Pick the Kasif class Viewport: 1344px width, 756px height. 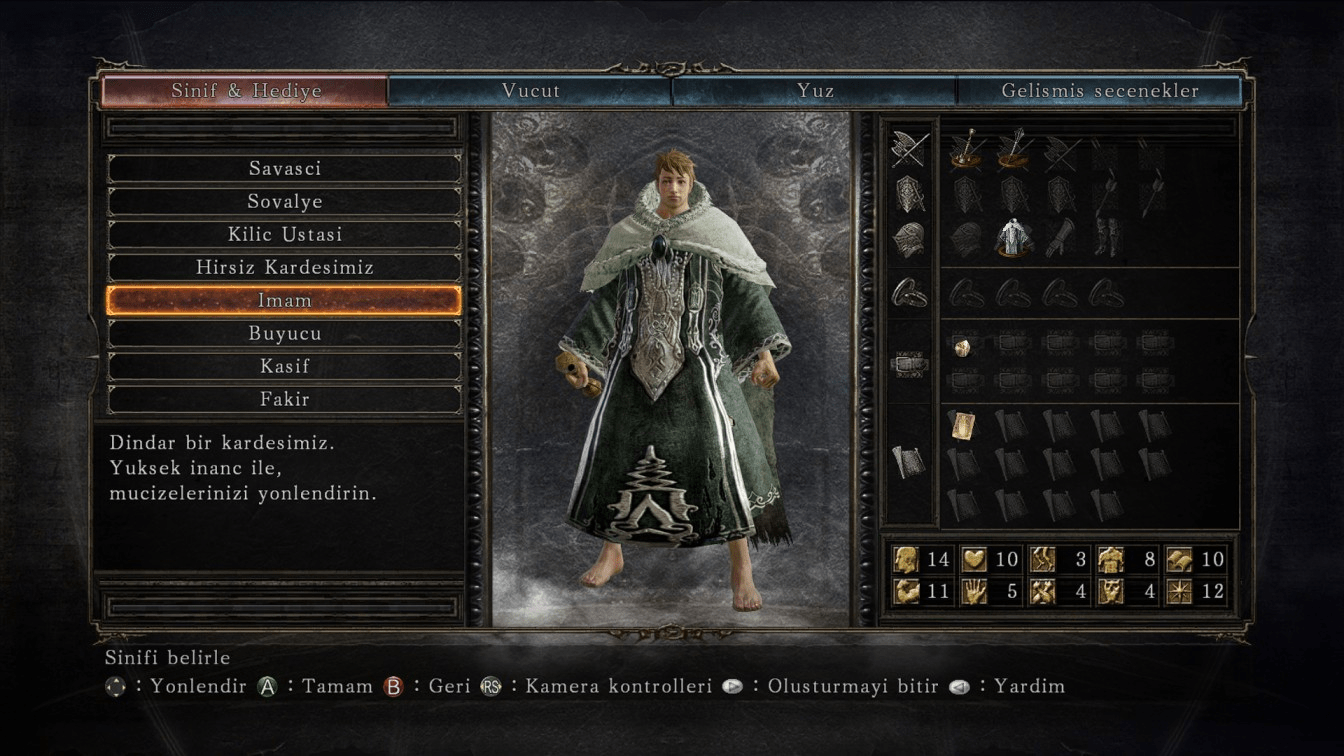point(284,367)
